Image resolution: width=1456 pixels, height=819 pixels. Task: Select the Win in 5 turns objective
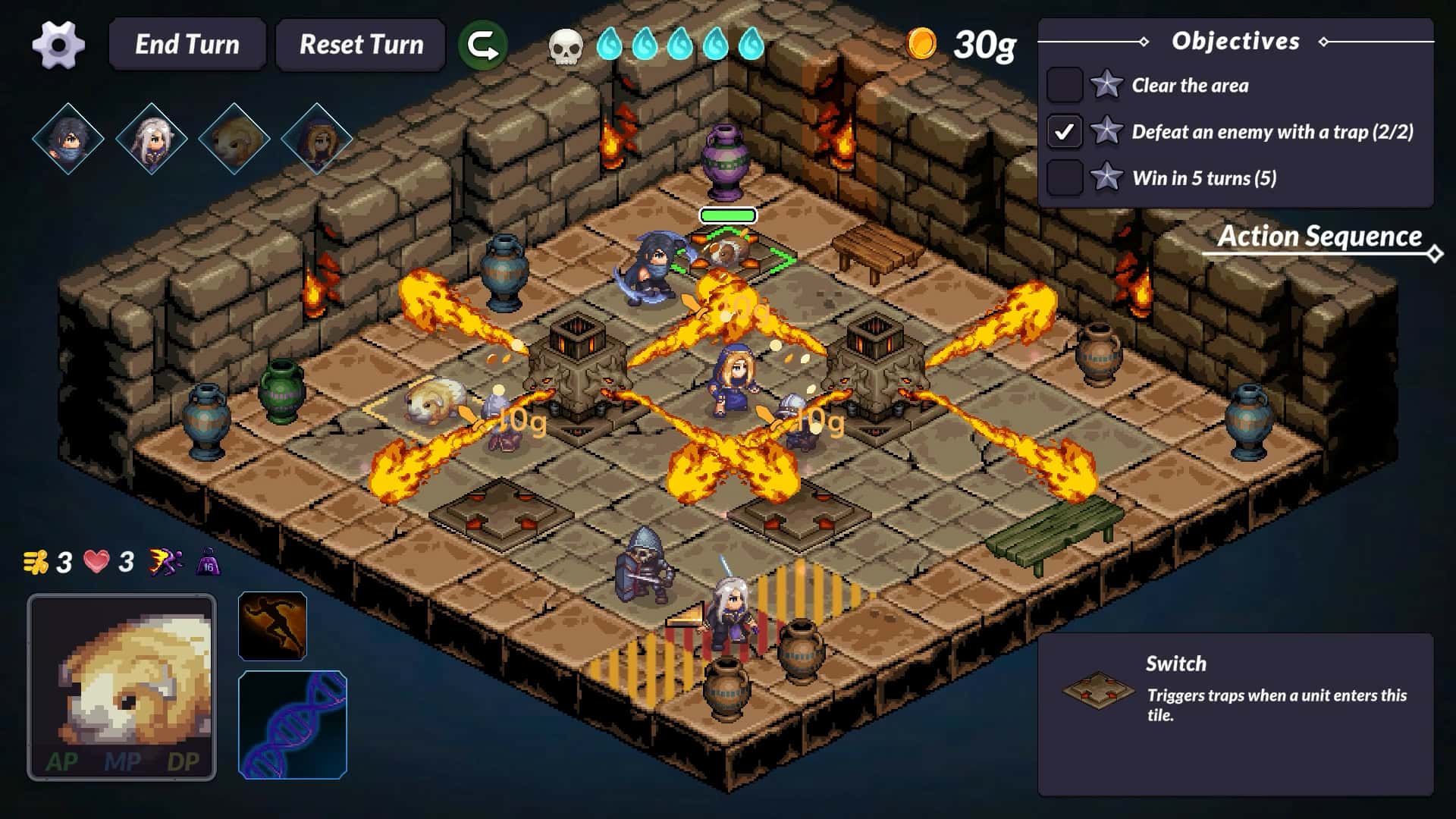(x=1203, y=178)
